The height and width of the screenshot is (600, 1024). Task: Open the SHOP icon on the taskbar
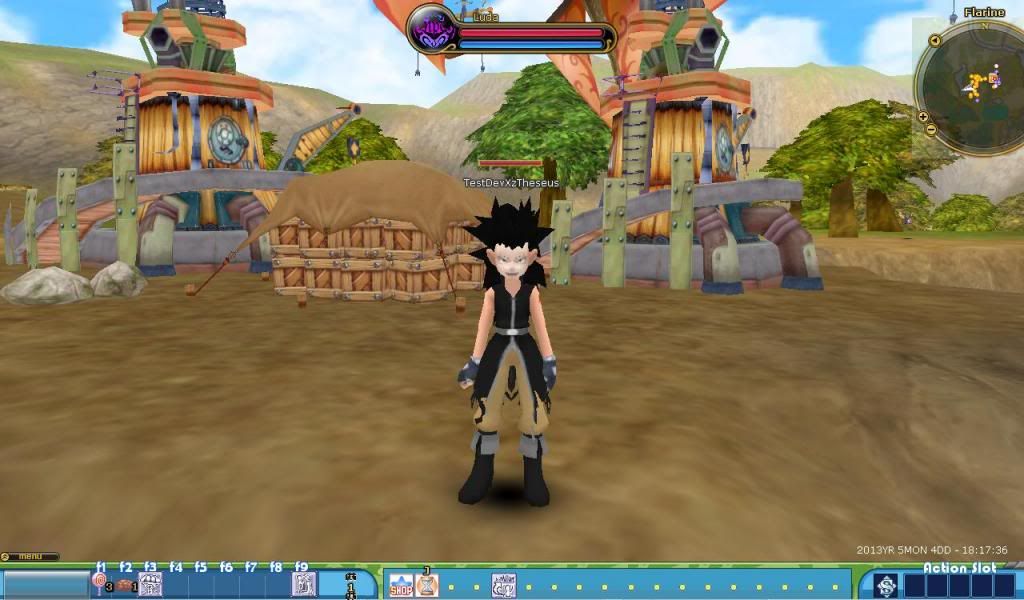pos(400,585)
